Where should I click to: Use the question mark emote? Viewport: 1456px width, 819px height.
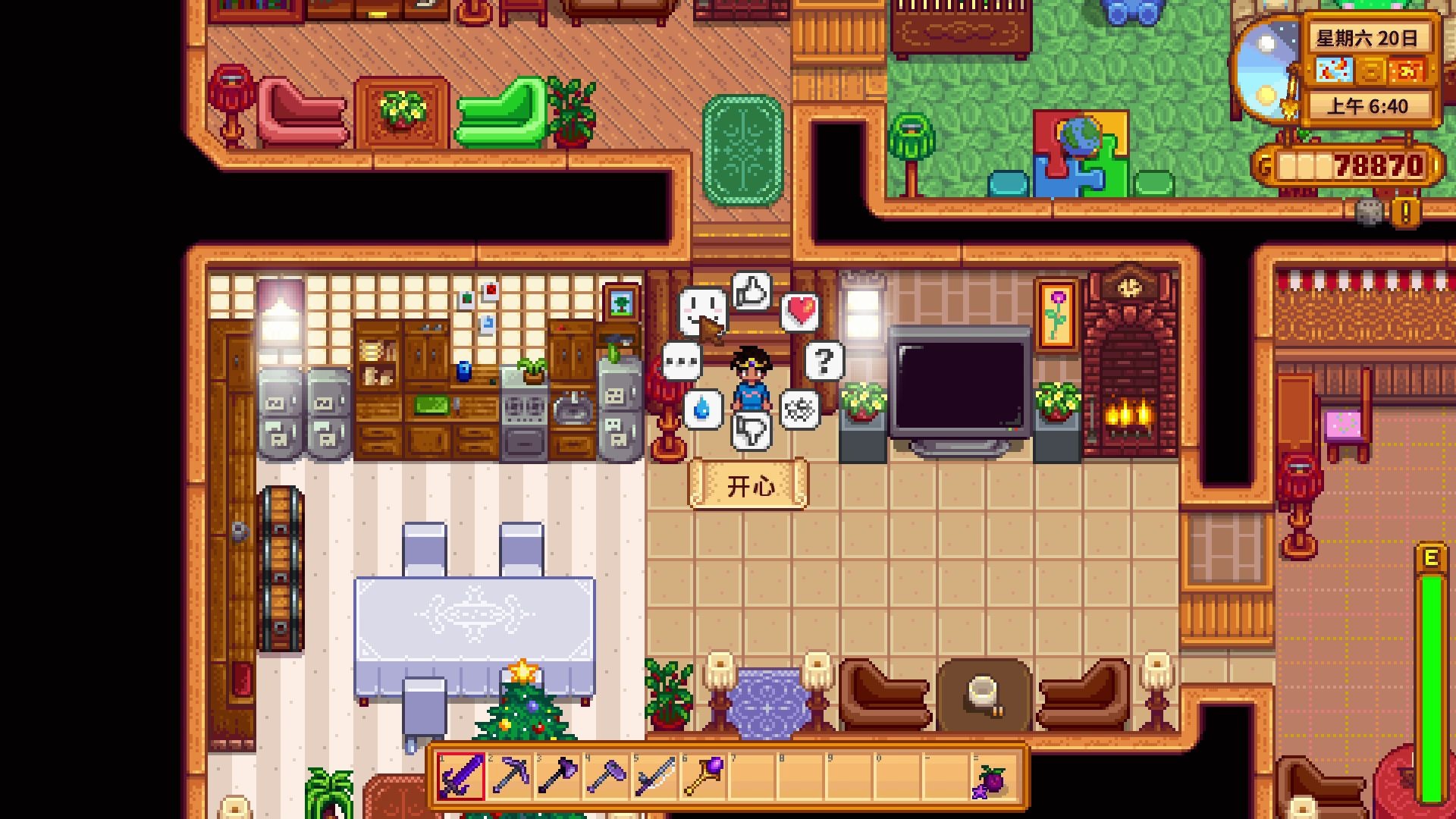click(824, 361)
